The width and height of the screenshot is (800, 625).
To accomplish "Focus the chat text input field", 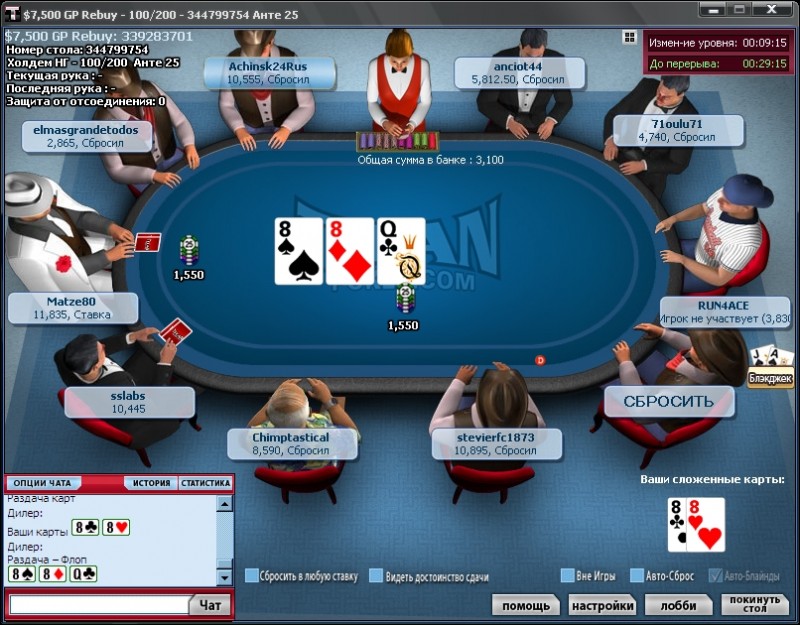I will coord(99,605).
